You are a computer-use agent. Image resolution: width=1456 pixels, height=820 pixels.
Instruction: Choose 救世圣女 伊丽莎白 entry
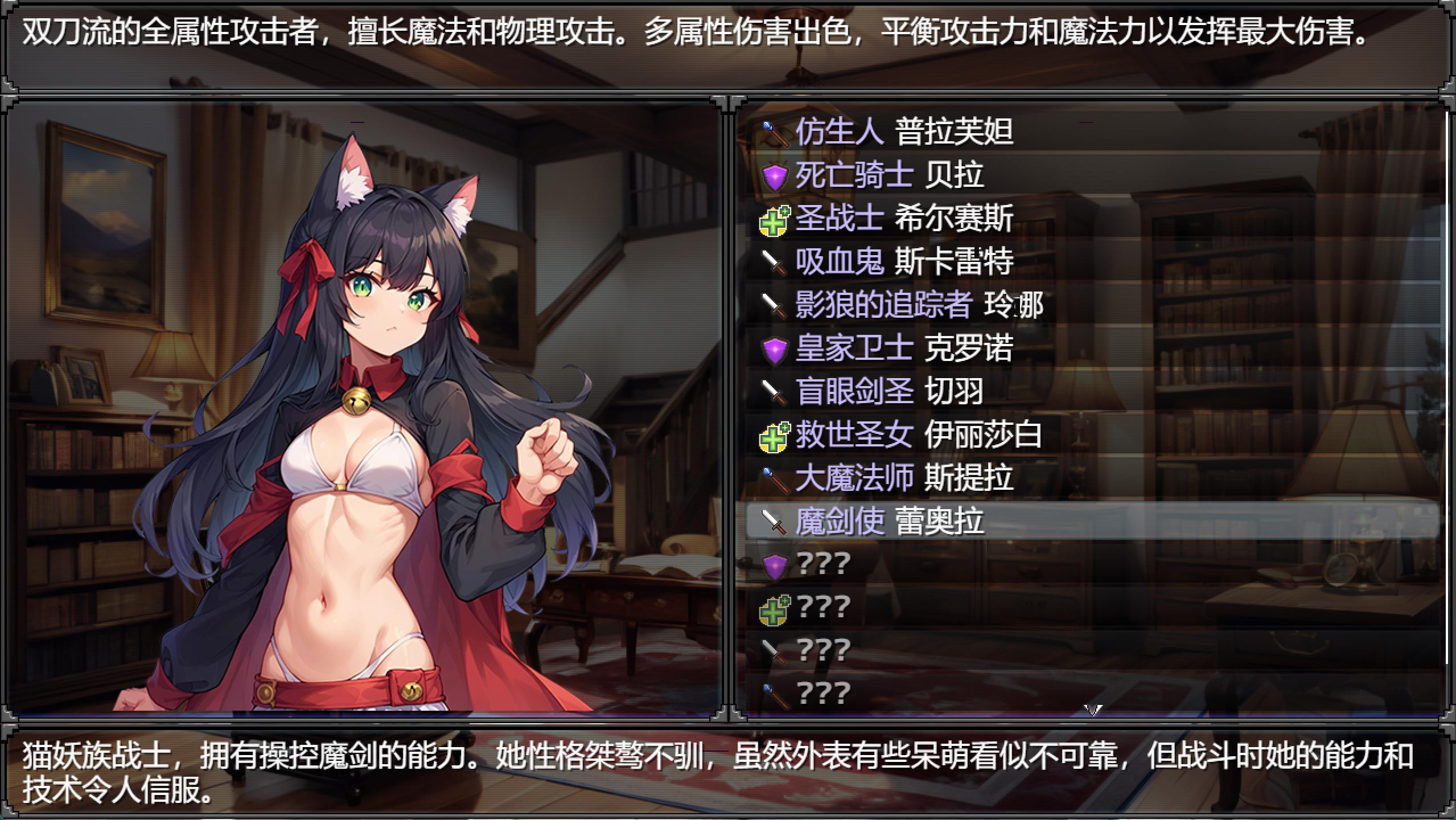tap(919, 435)
